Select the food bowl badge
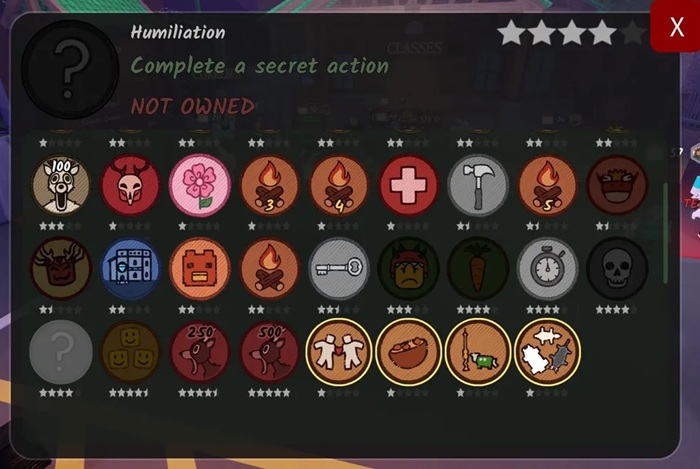The width and height of the screenshot is (700, 469). coord(409,352)
